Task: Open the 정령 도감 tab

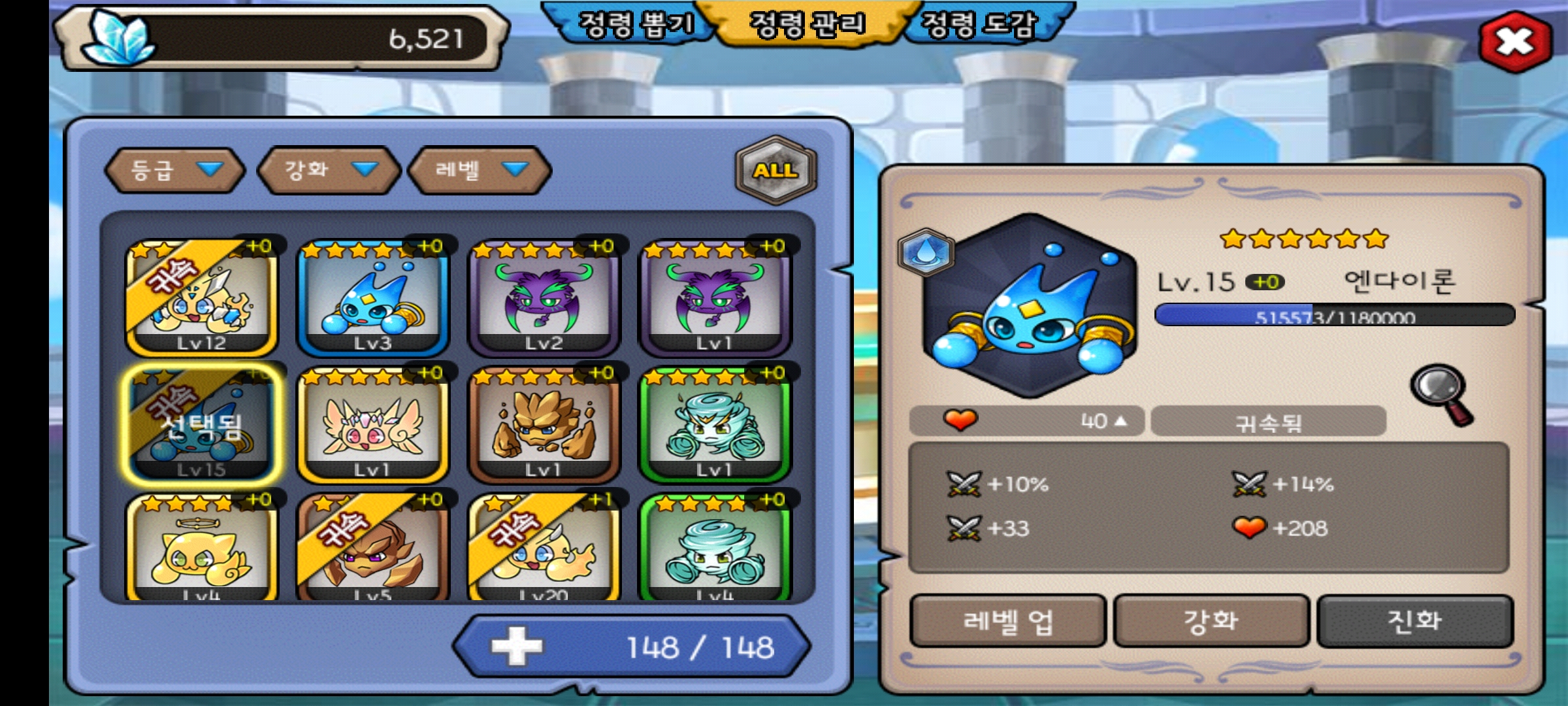Action: pos(978,25)
